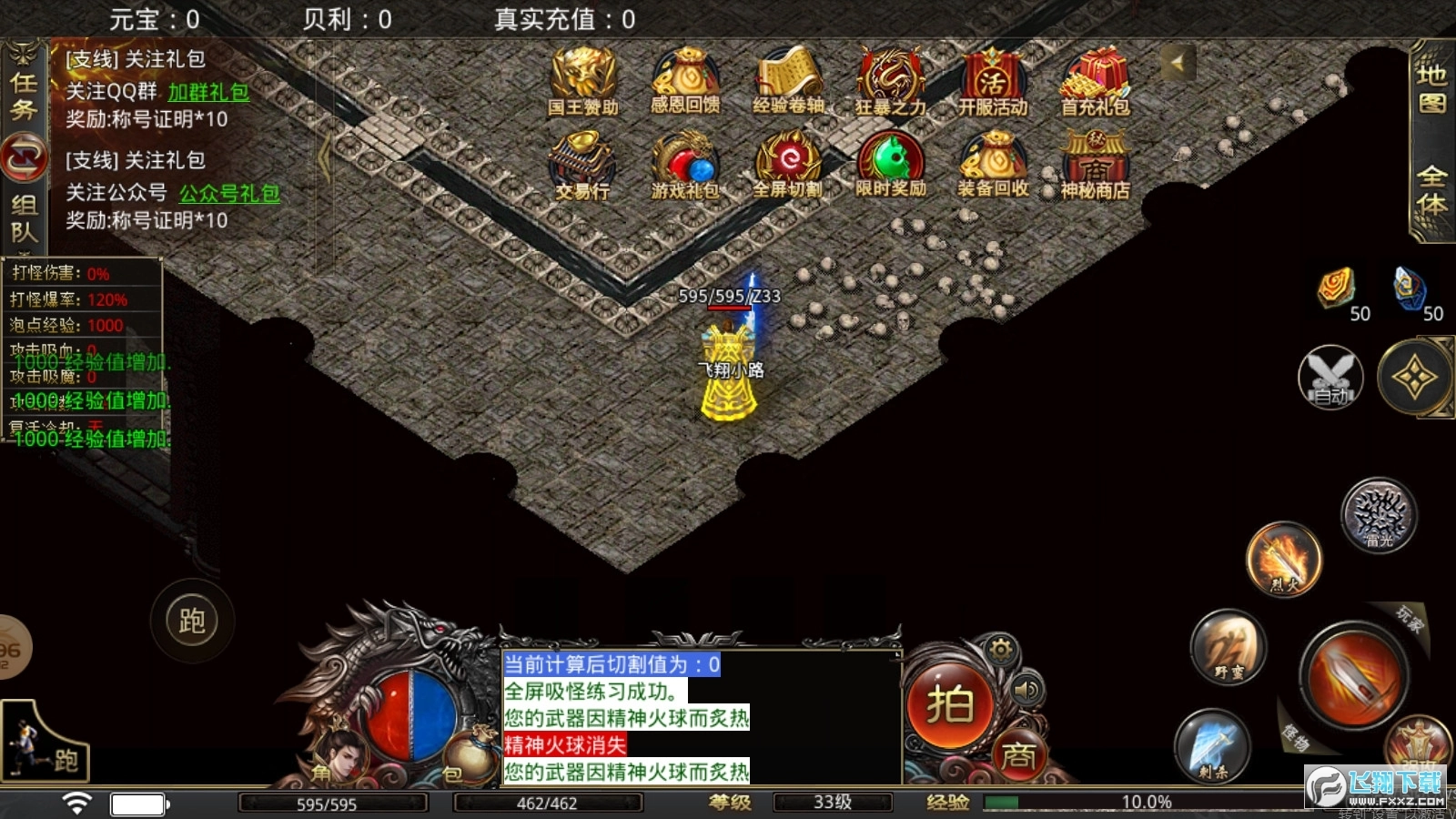Open the 拍 auction button
The image size is (1456, 819).
point(949,705)
